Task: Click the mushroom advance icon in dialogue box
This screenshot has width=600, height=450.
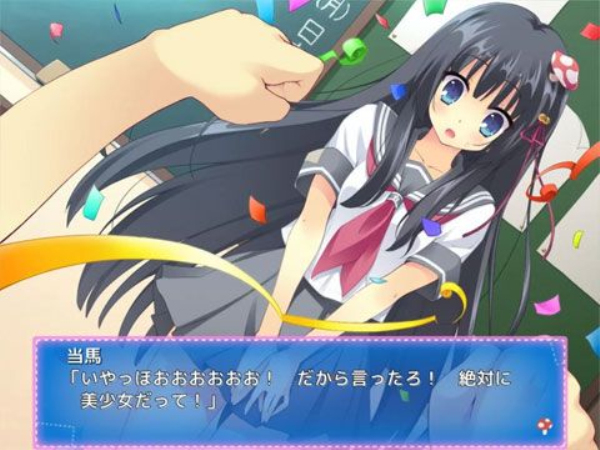Action: pos(543,428)
